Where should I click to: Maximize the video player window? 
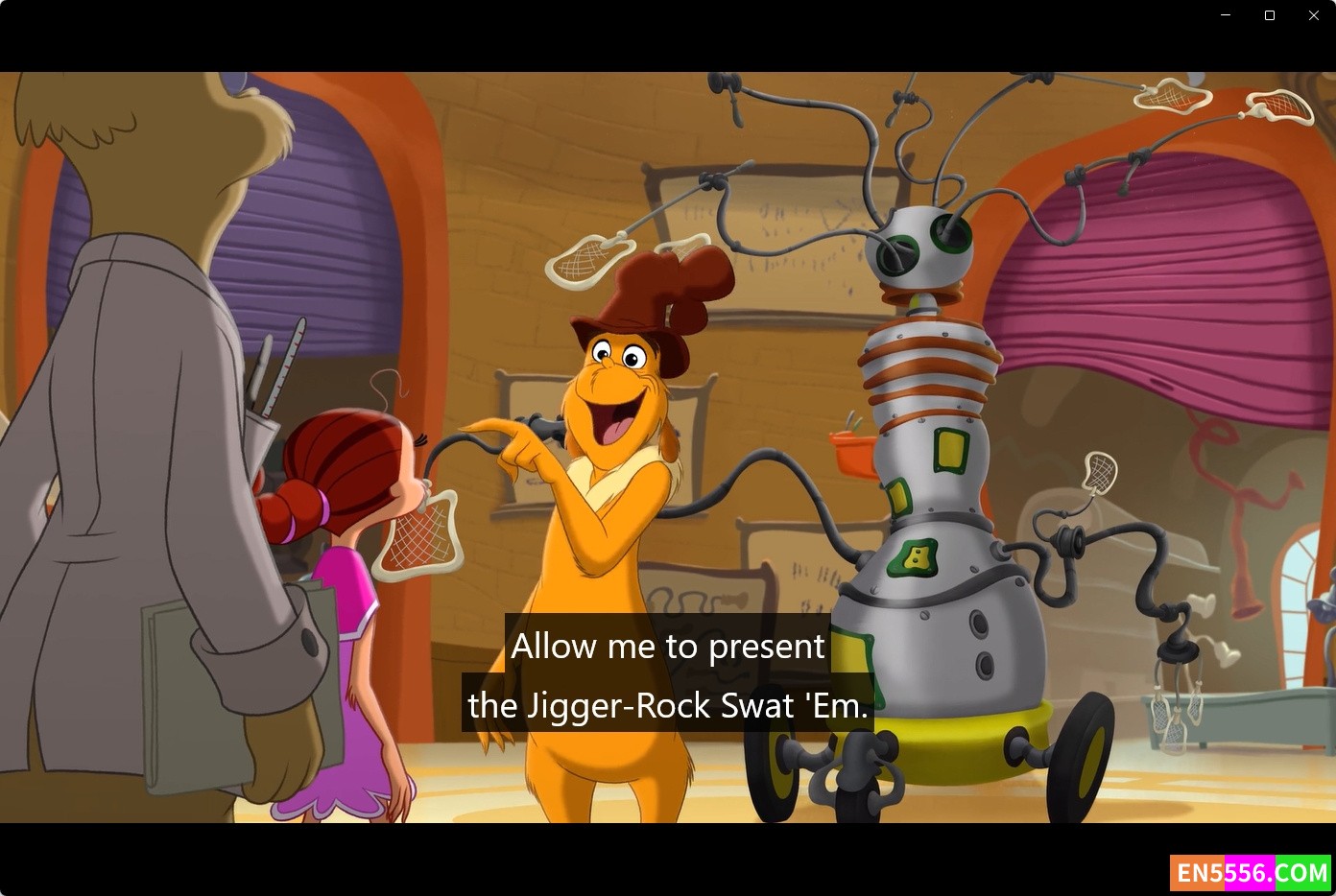tap(1270, 15)
